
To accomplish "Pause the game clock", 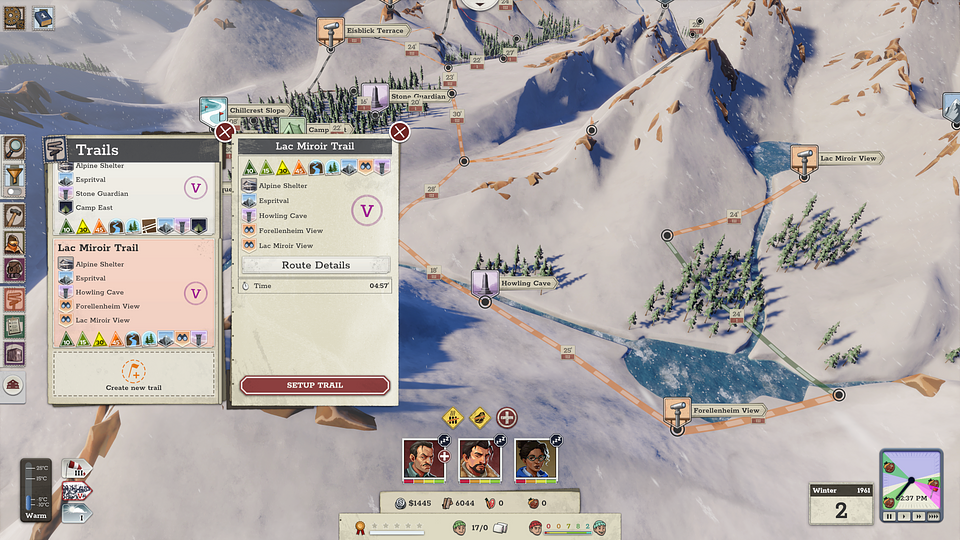I will pos(889,517).
